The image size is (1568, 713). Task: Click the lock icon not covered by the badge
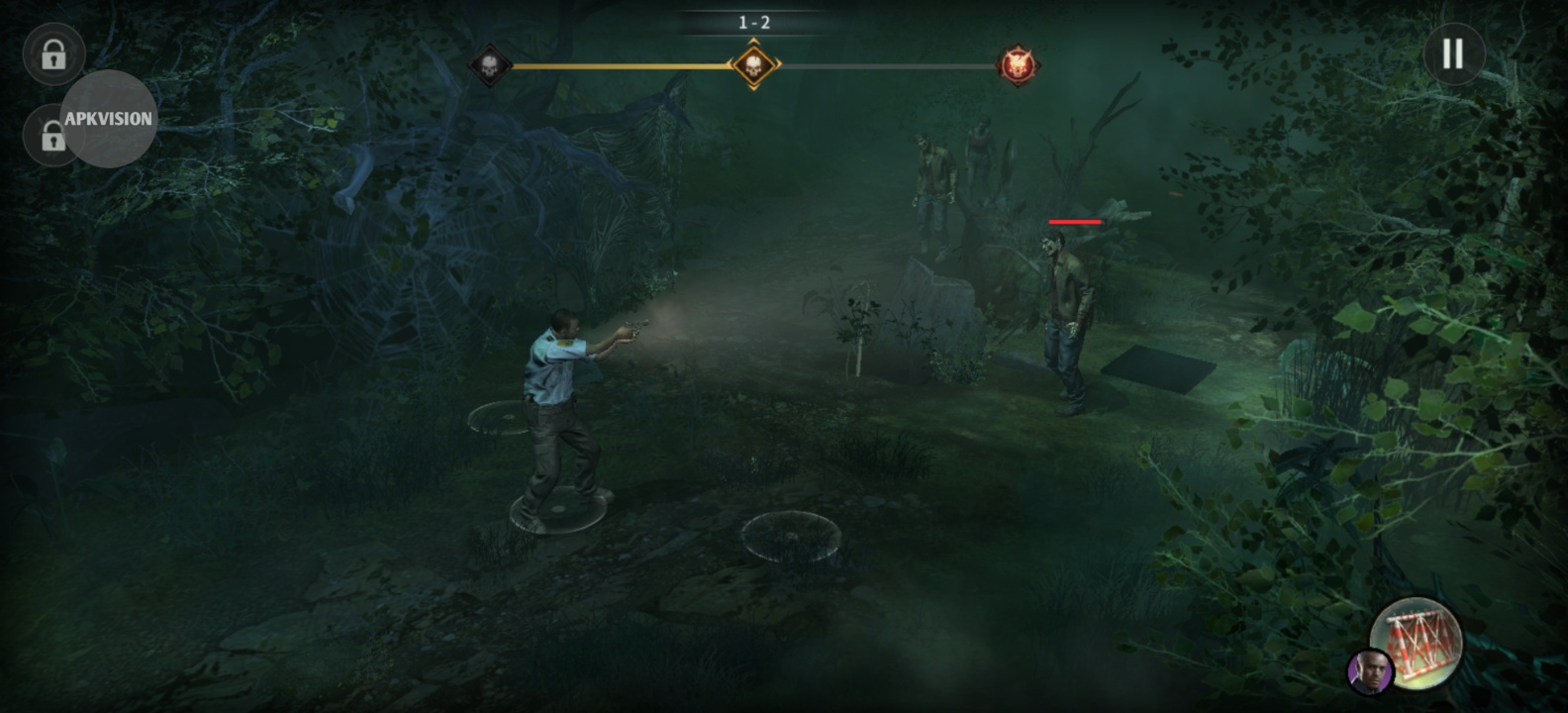pyautogui.click(x=53, y=55)
